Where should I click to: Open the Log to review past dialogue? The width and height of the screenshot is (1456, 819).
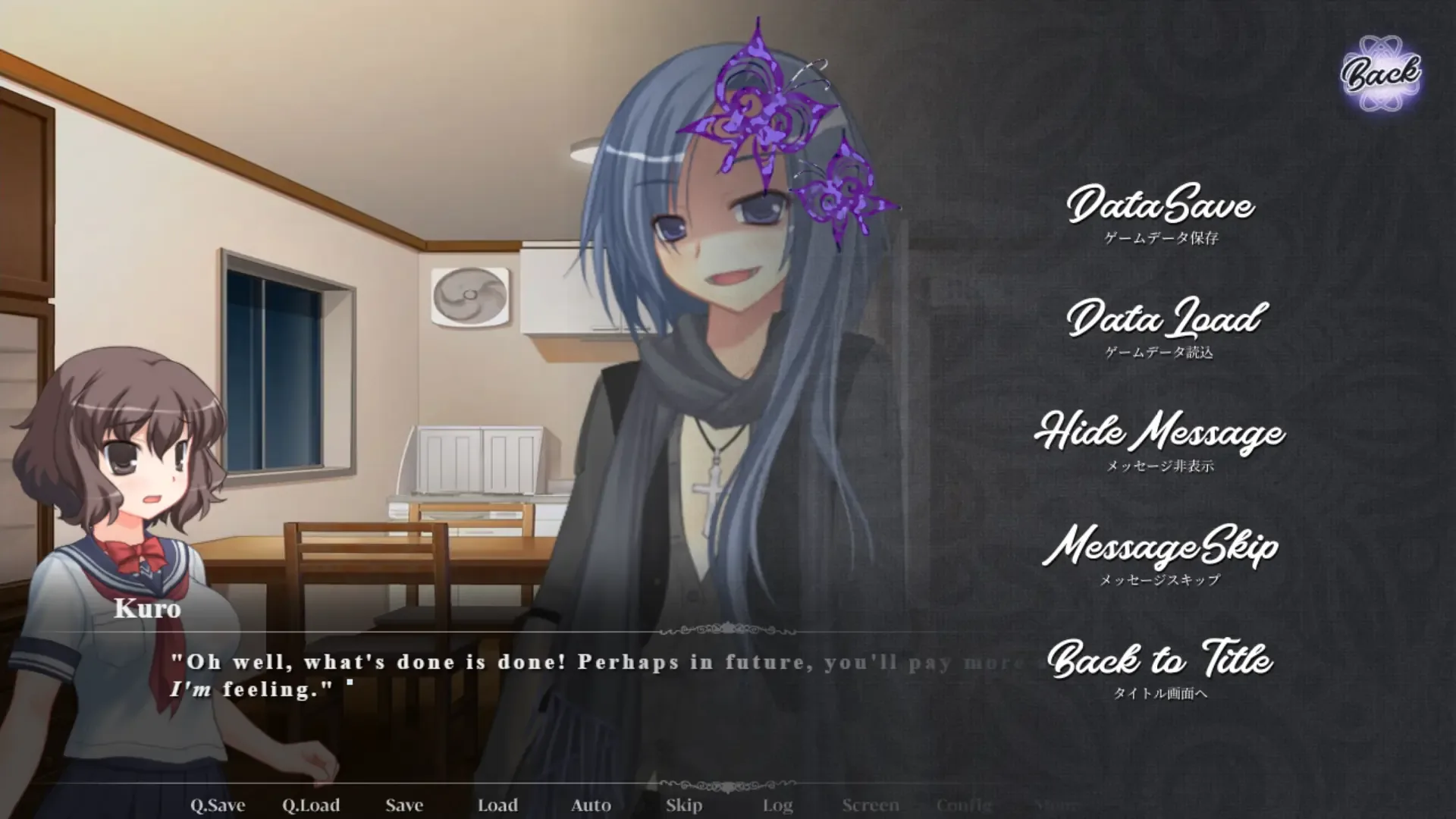[778, 805]
